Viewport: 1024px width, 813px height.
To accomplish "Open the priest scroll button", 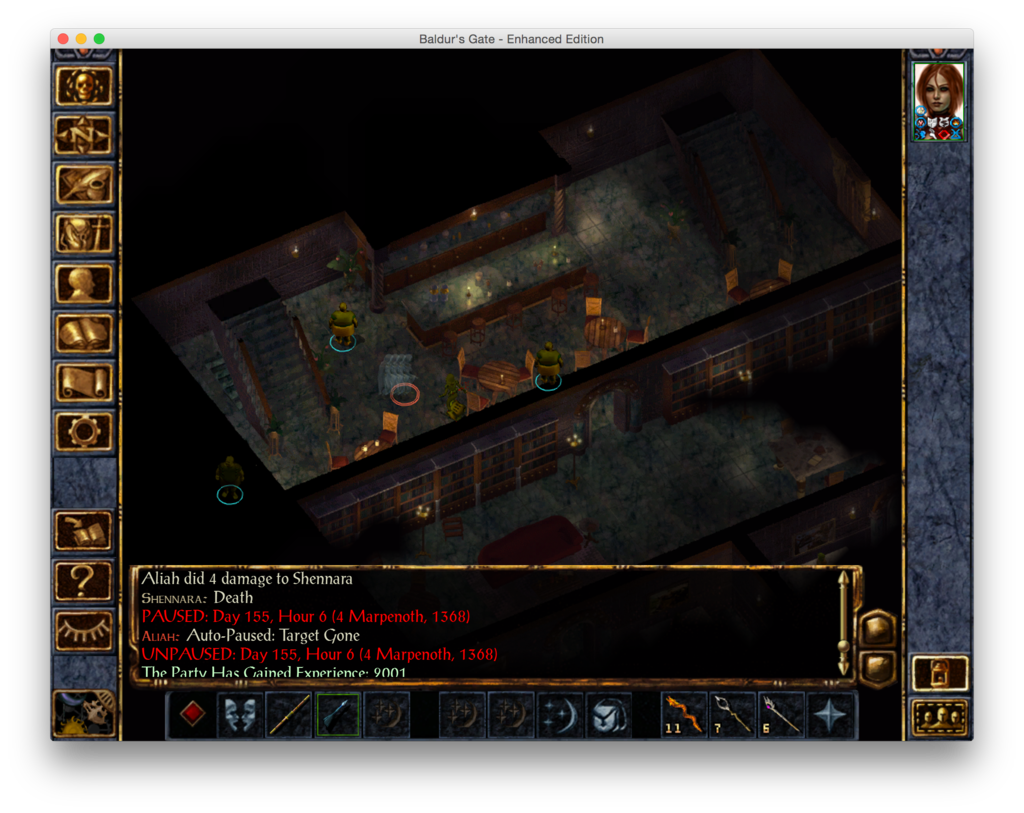I will (x=84, y=382).
